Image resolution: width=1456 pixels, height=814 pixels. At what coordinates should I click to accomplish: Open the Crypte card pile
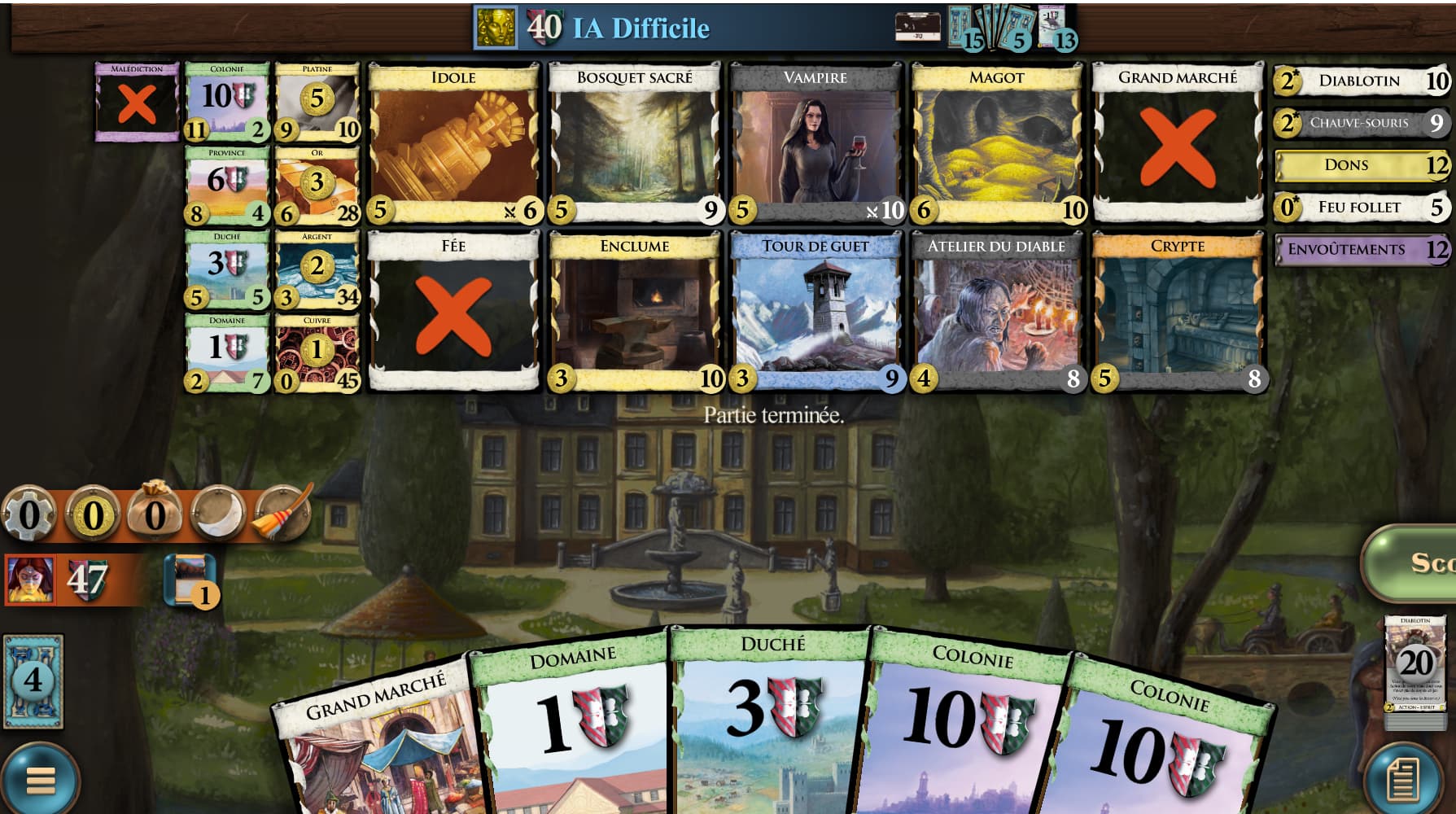1178,312
